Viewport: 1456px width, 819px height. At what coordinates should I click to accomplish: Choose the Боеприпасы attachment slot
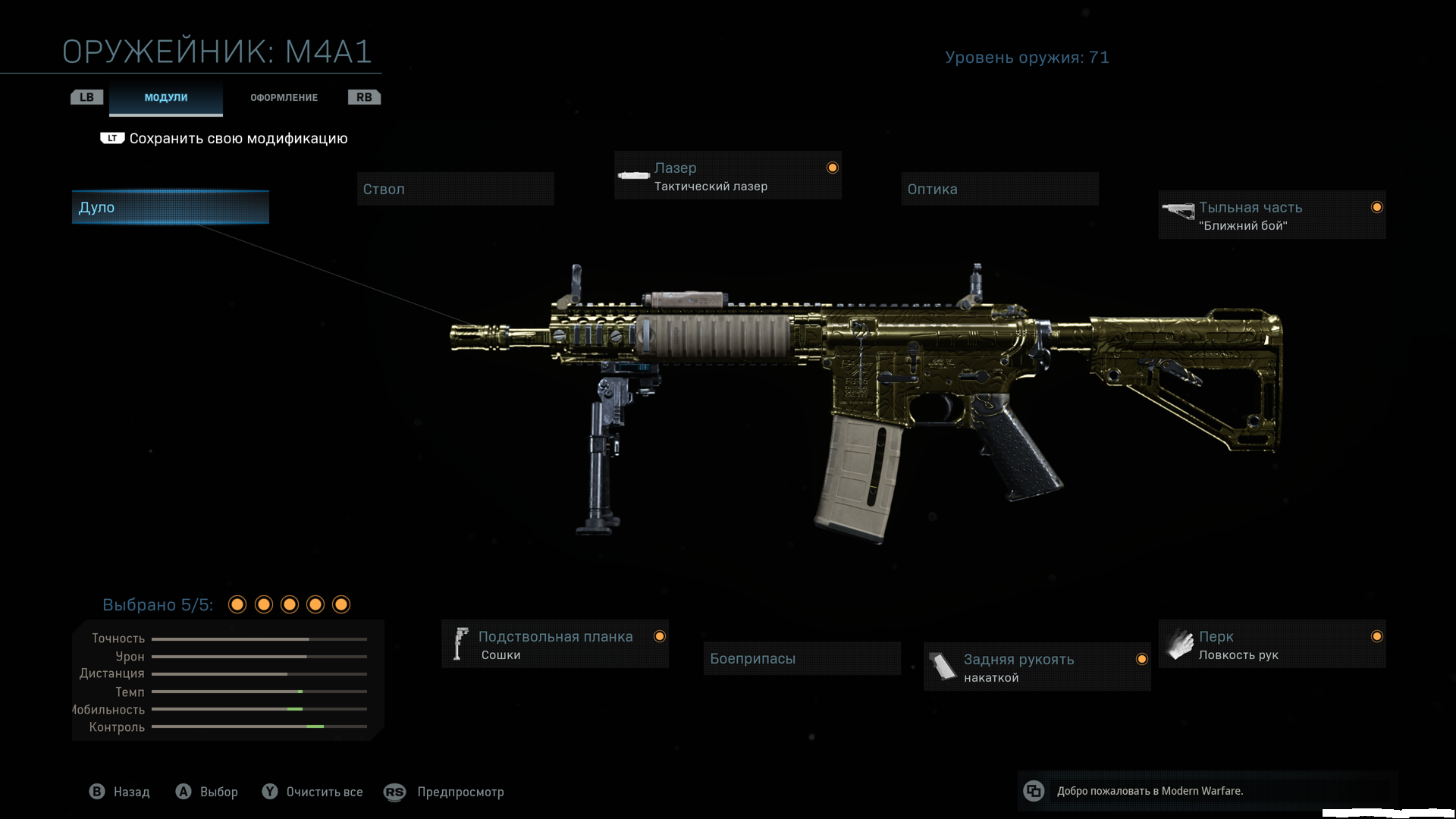click(802, 658)
